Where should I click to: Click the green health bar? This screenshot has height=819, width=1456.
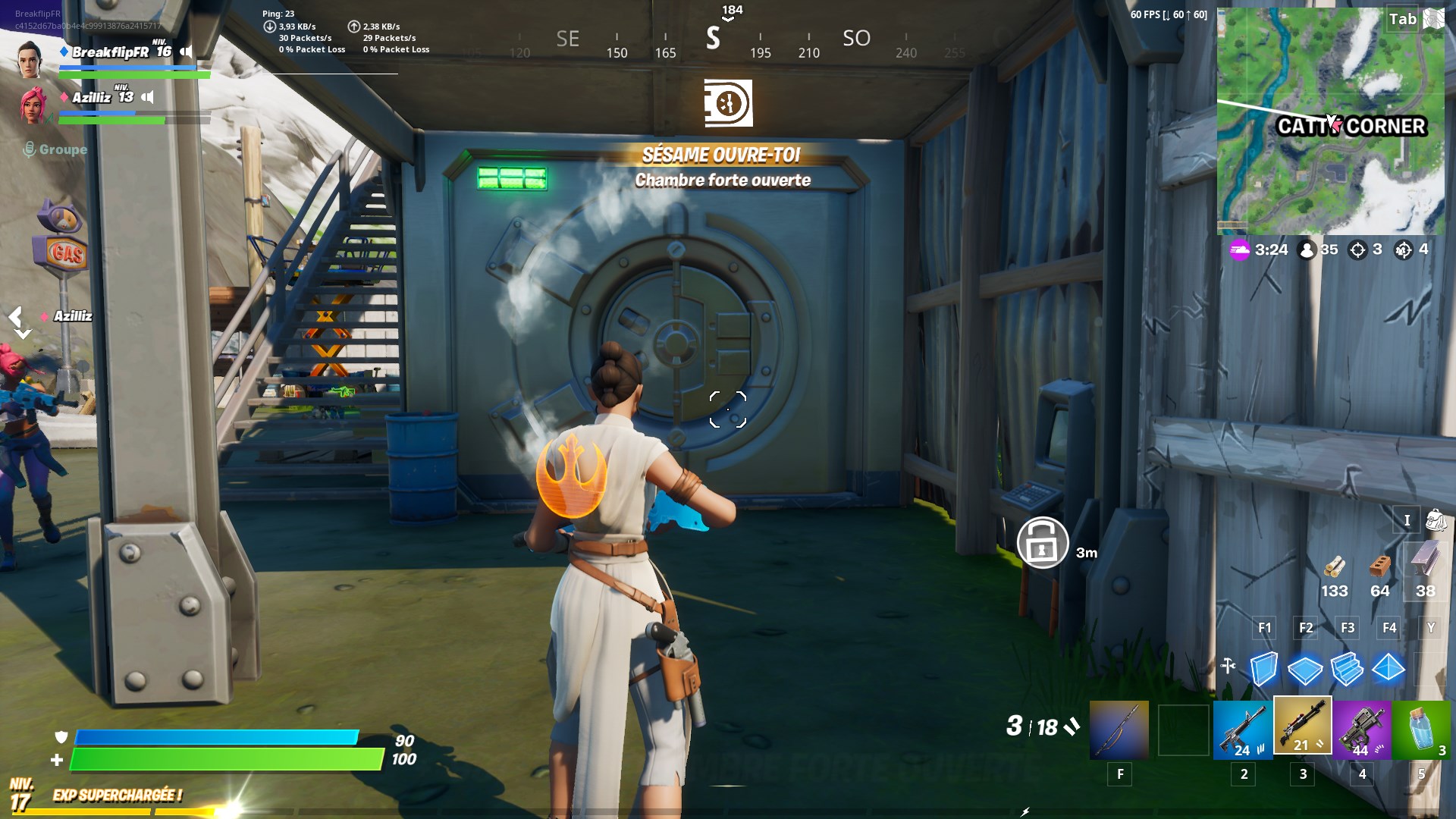227,758
